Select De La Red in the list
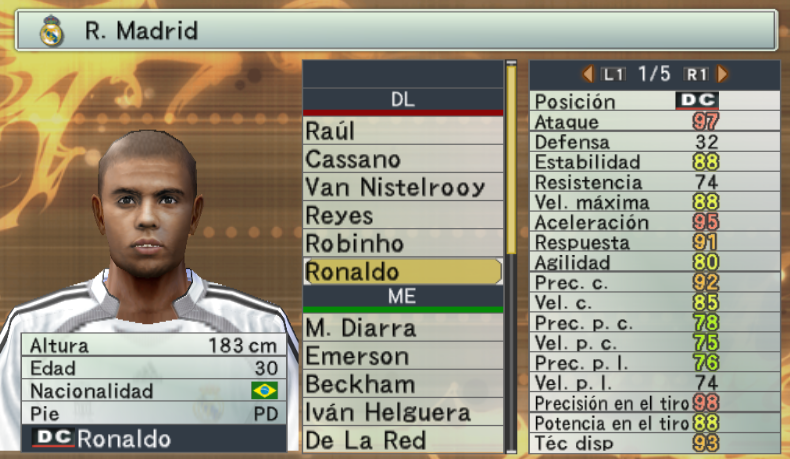Screen dimensions: 790x459 pos(402,440)
